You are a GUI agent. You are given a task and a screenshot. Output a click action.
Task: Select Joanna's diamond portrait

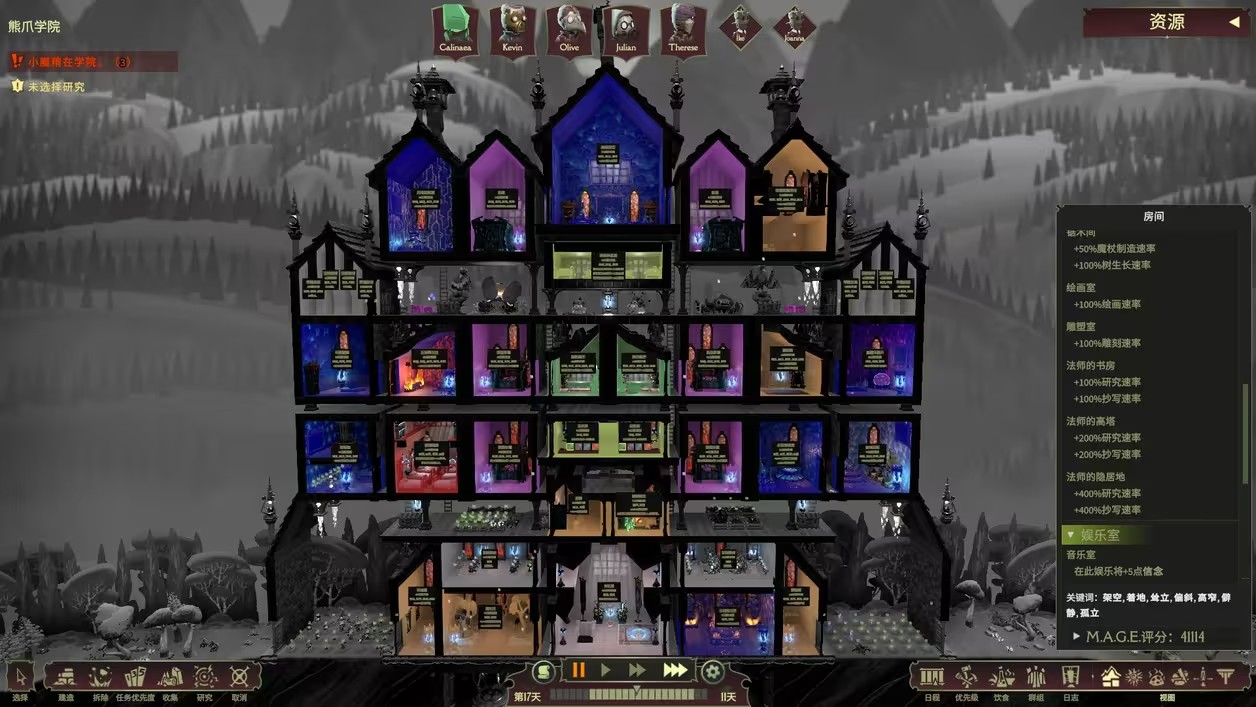pos(795,27)
